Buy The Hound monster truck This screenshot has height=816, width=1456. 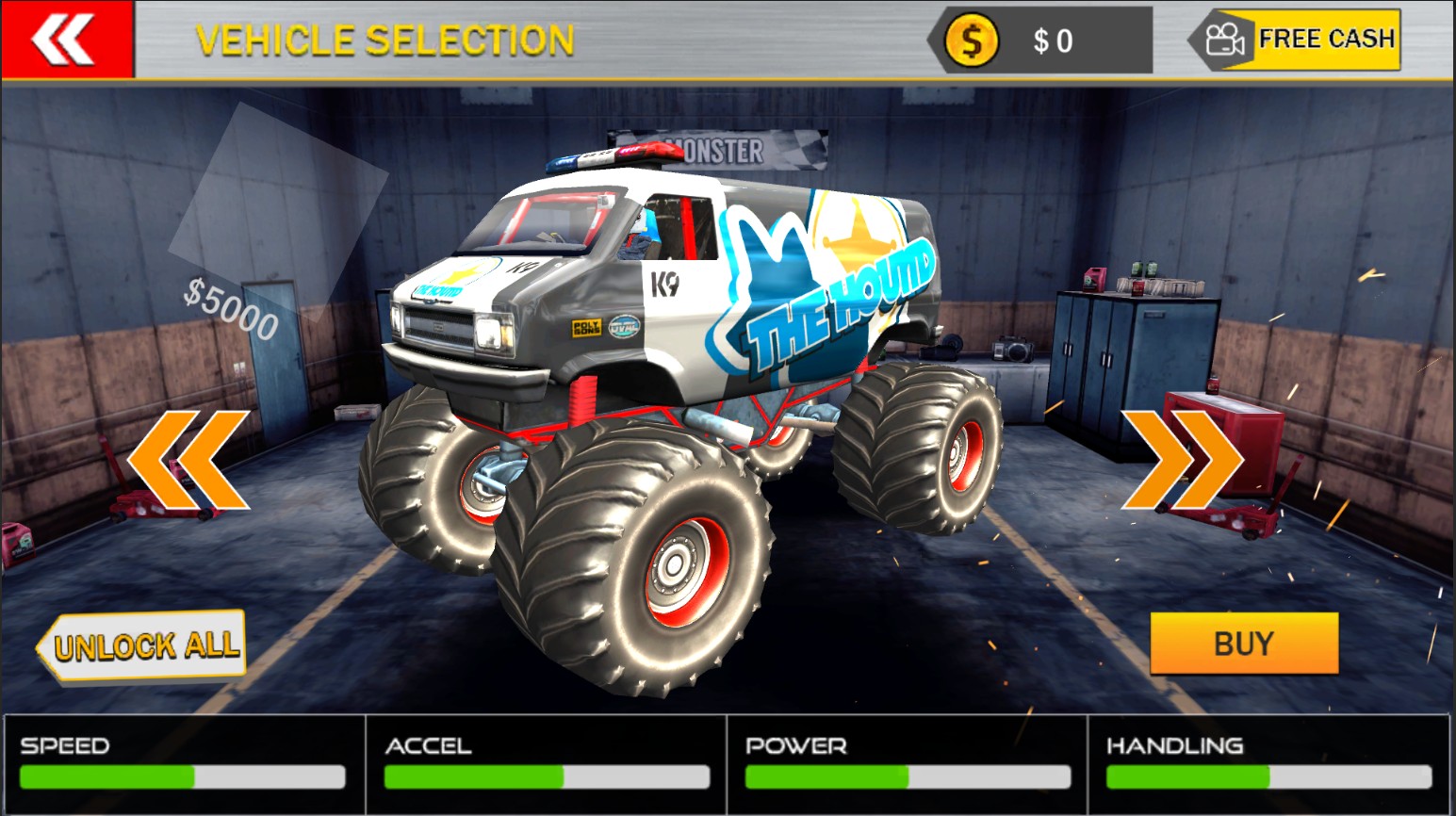1243,644
